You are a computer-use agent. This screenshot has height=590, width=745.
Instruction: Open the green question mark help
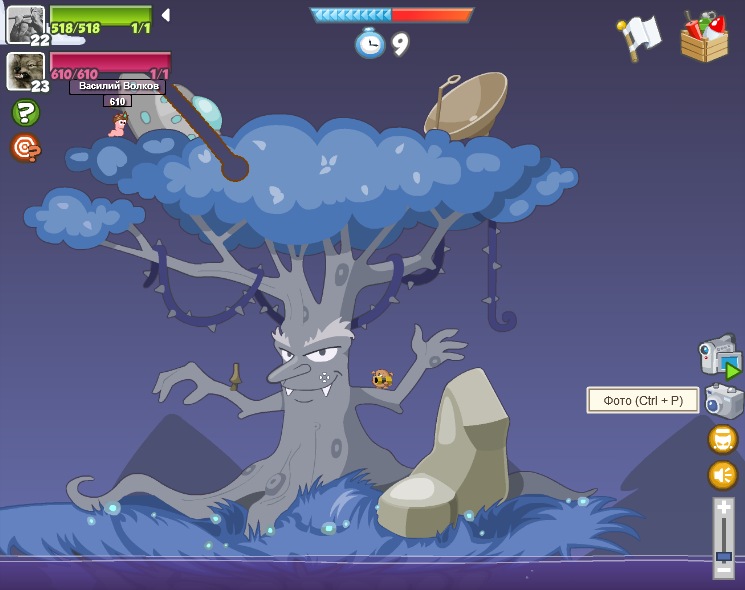tap(25, 113)
